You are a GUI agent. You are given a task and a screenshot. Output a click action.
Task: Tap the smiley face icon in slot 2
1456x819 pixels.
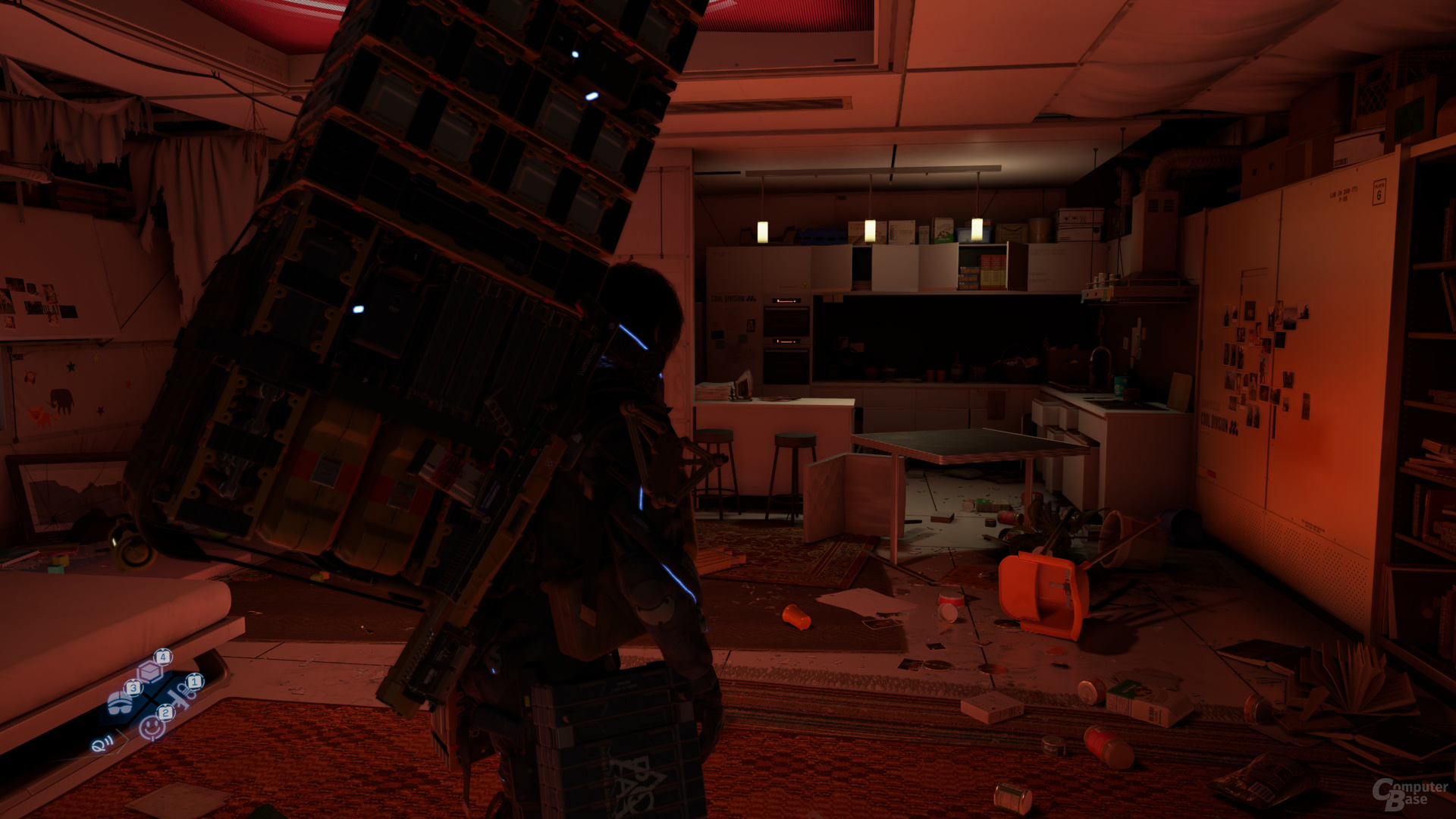[x=152, y=726]
